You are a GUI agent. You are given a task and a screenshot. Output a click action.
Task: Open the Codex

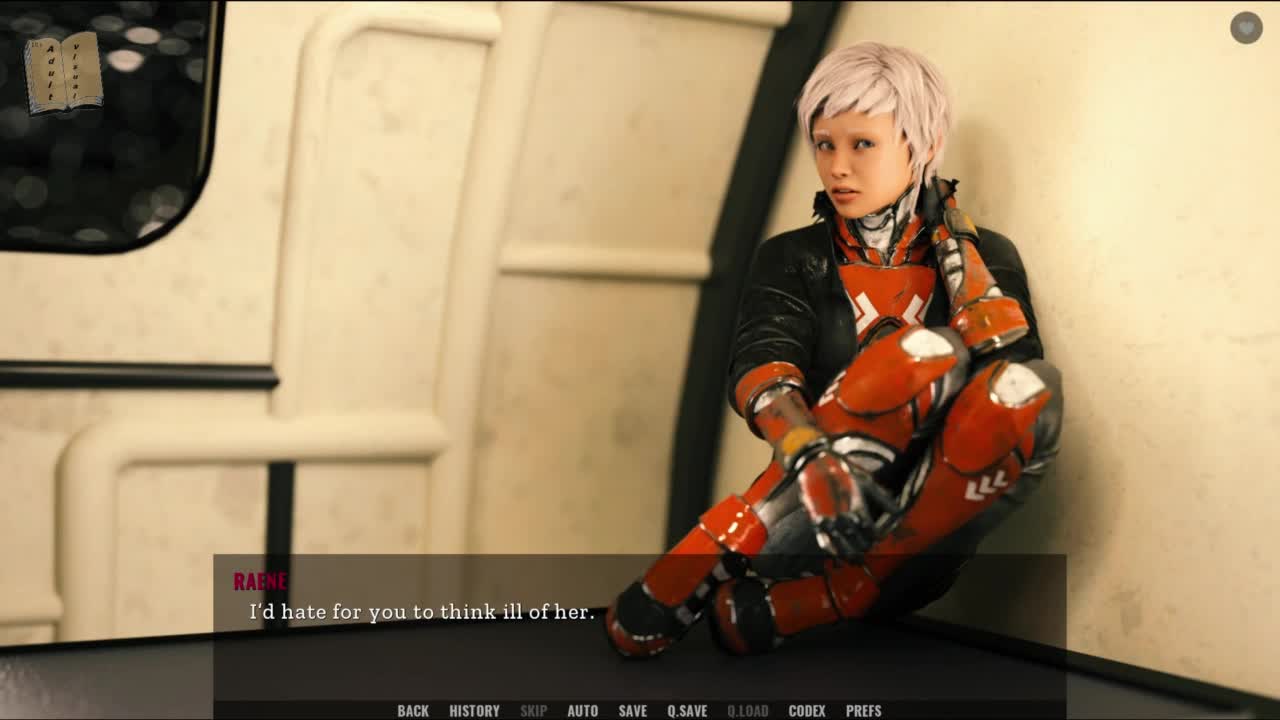point(807,711)
